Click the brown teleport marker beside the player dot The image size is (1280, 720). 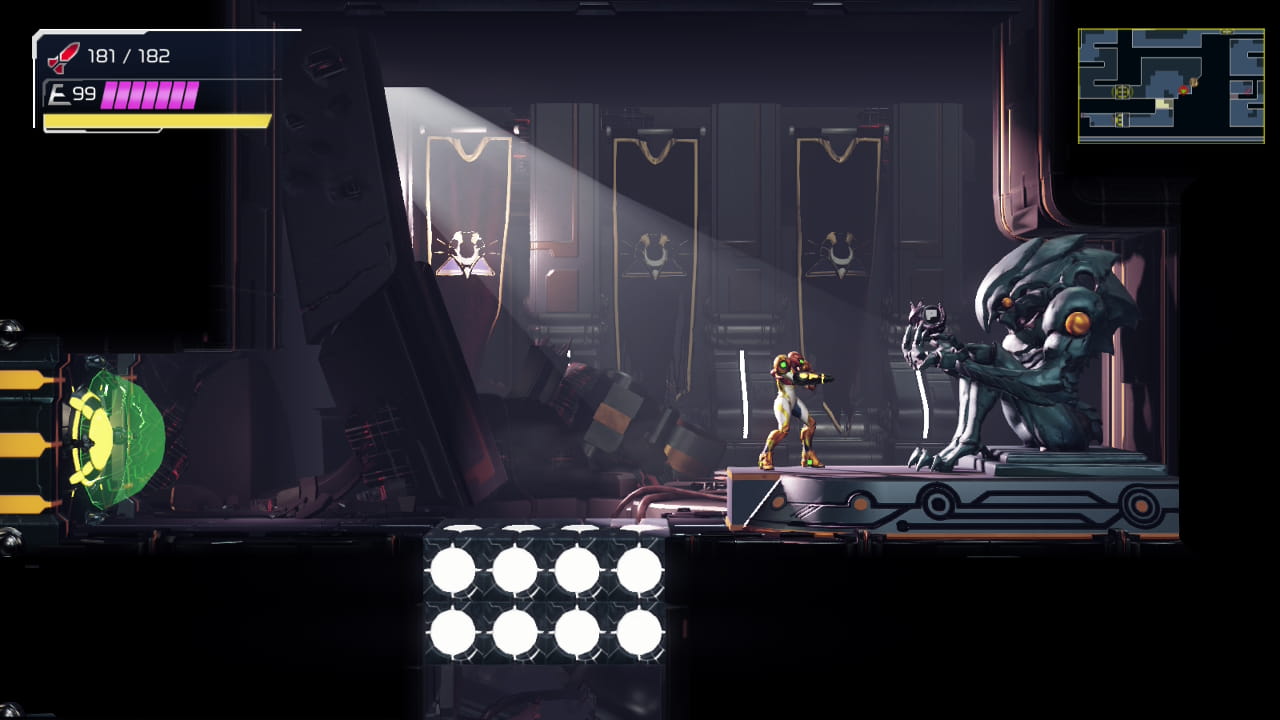point(1194,82)
